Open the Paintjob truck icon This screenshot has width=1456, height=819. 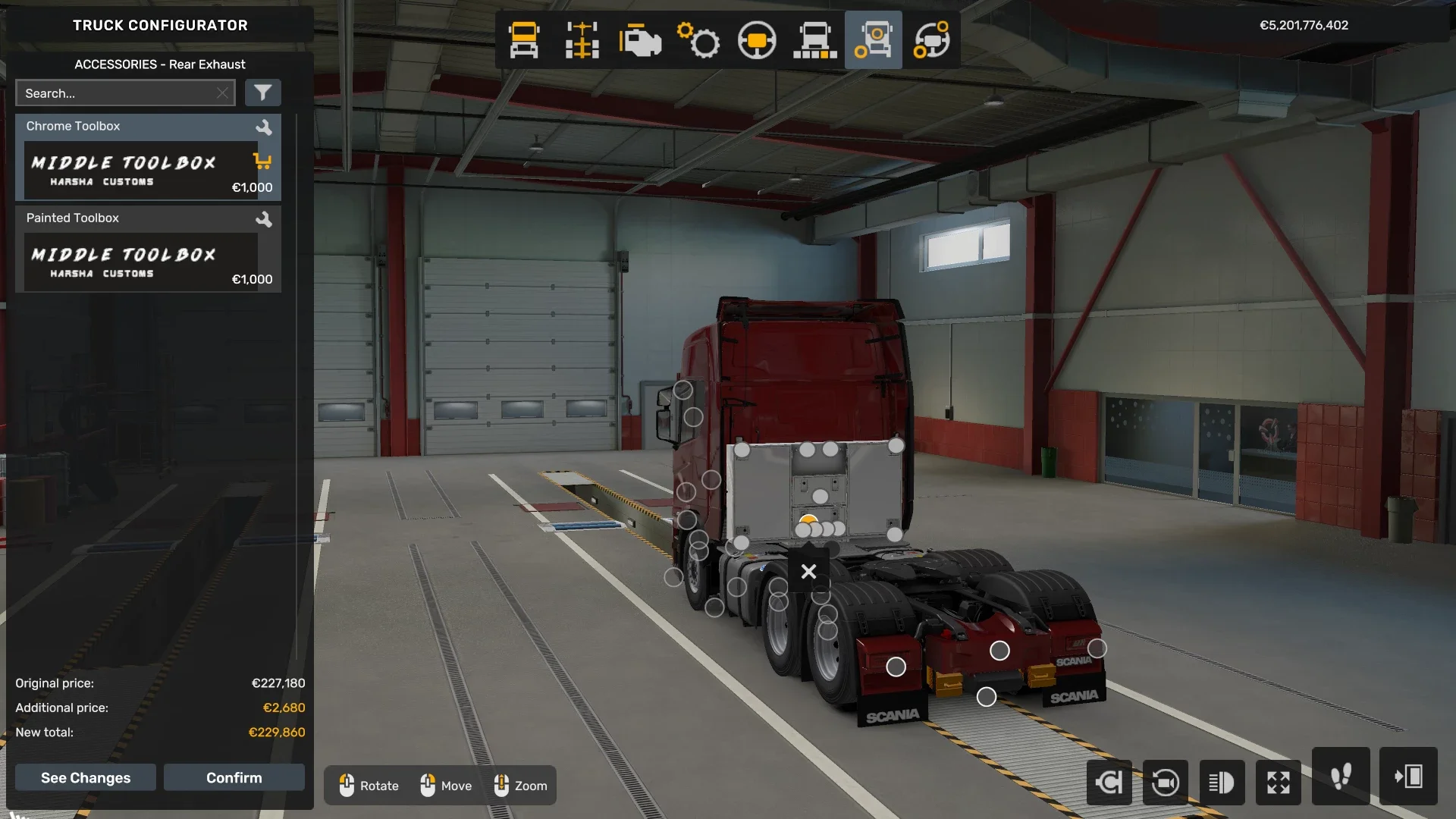(x=815, y=39)
